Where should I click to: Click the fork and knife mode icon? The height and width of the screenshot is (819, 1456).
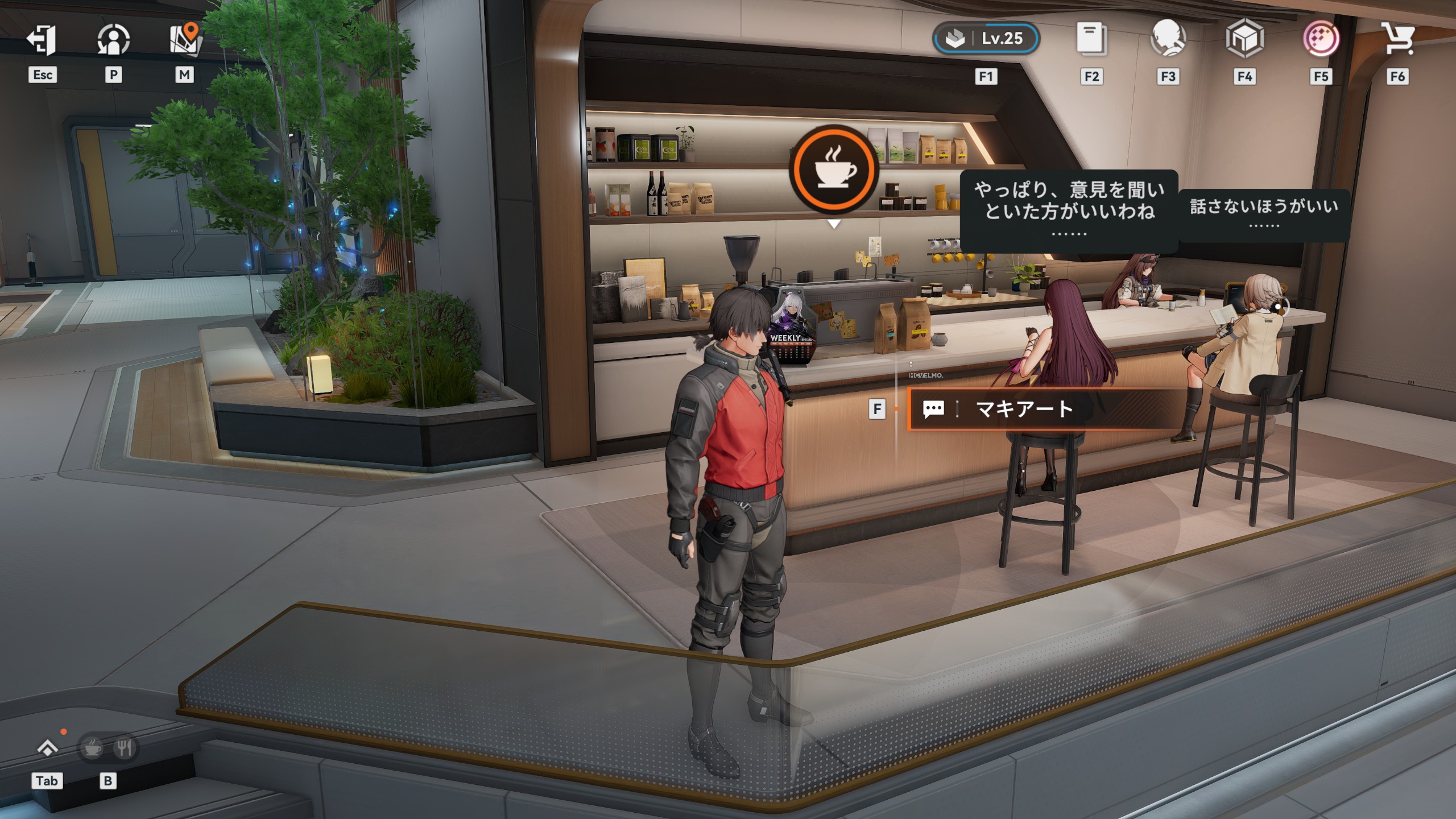click(x=124, y=748)
